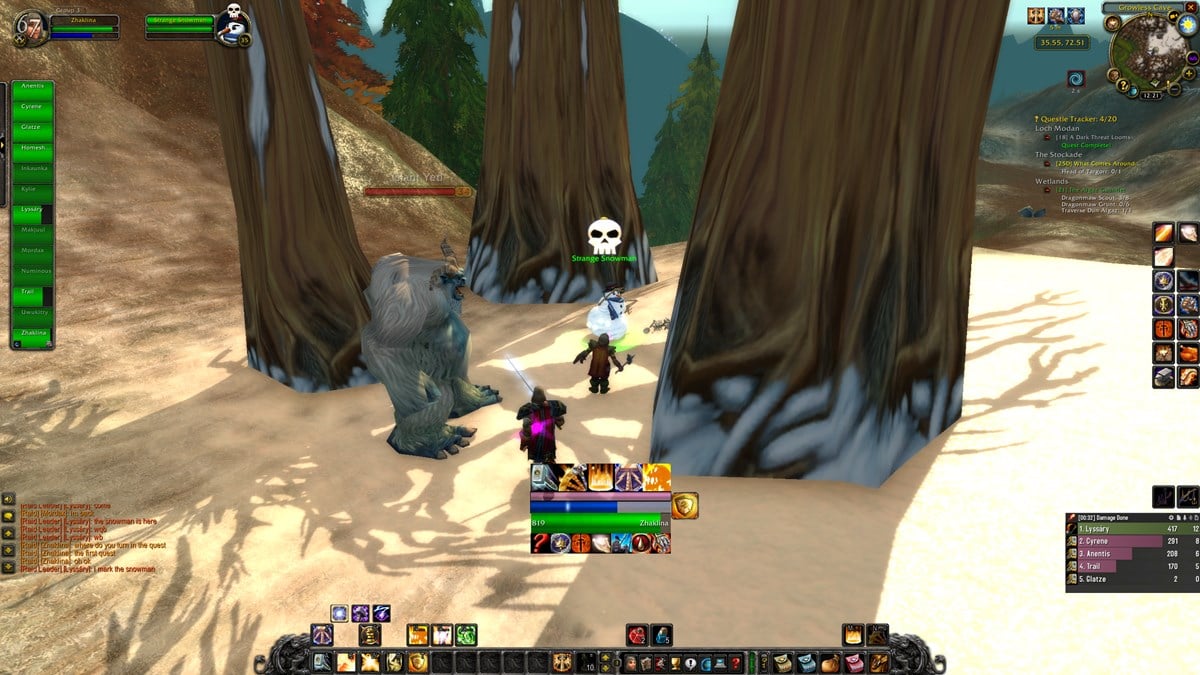Open the red help question mark menu
Viewport: 1200px width, 675px height.
point(736,662)
